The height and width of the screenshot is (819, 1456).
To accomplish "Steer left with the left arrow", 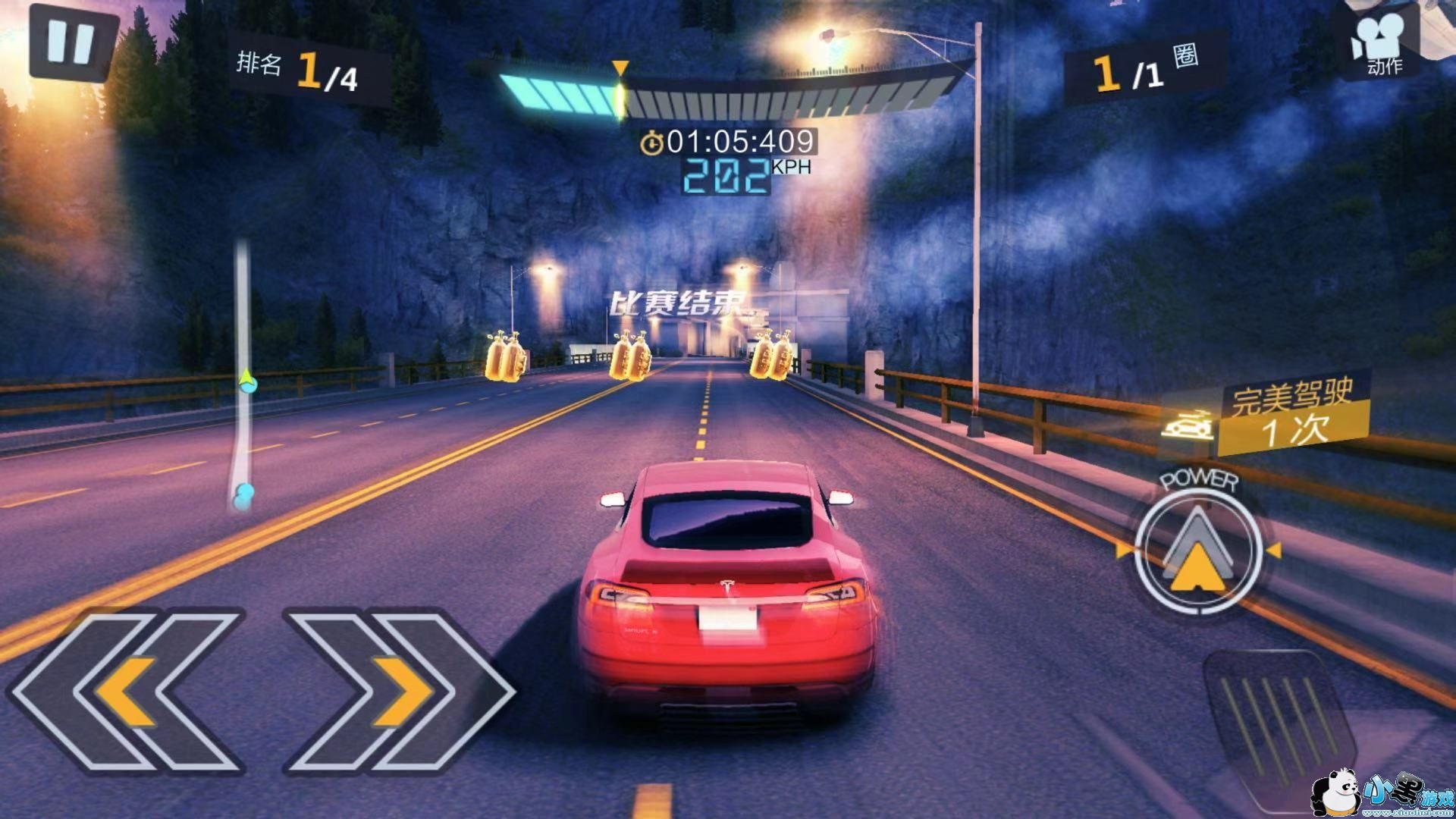I will point(129,692).
